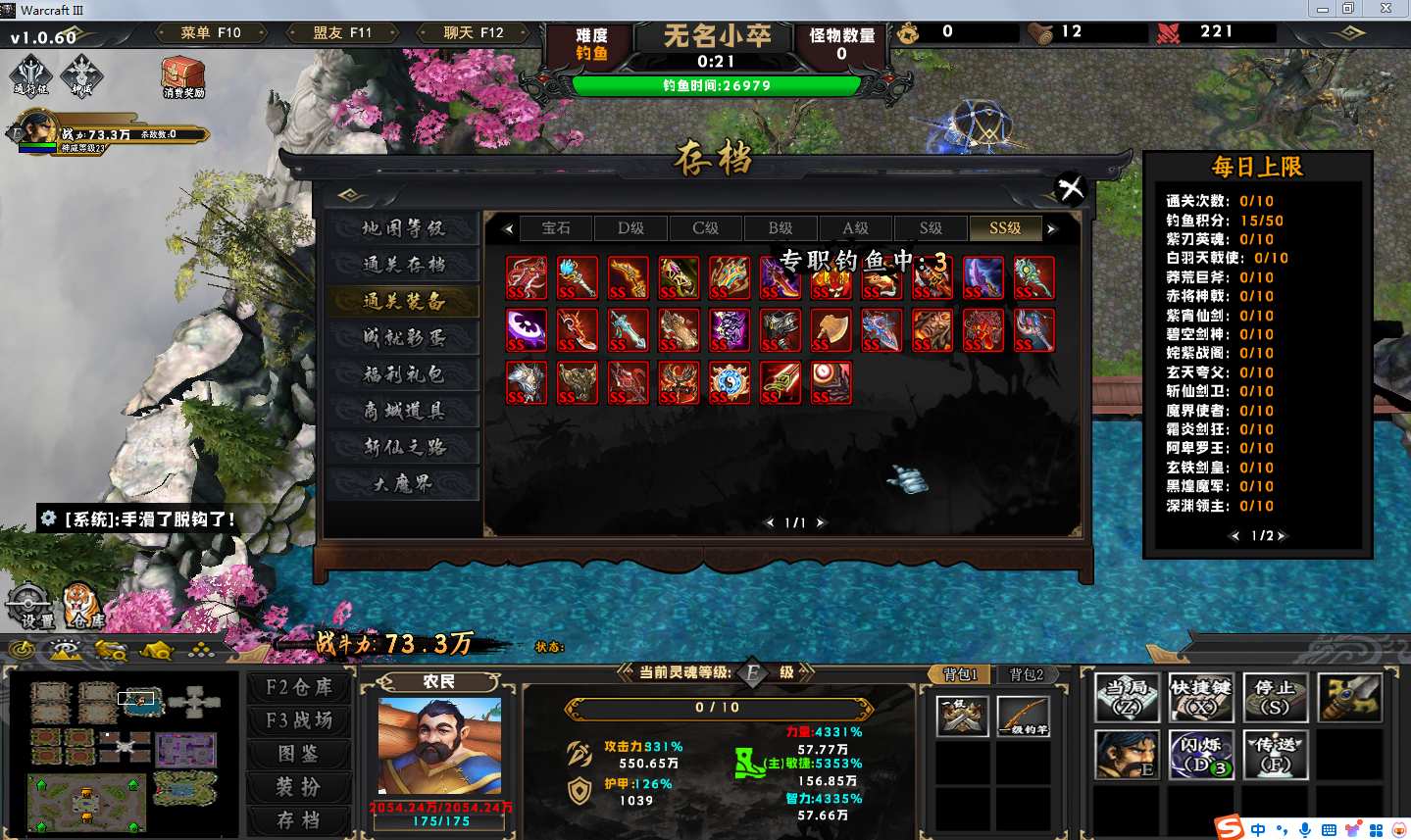The image size is (1411, 840).
Task: Choose the 通关存档 menu entry
Action: [403, 265]
